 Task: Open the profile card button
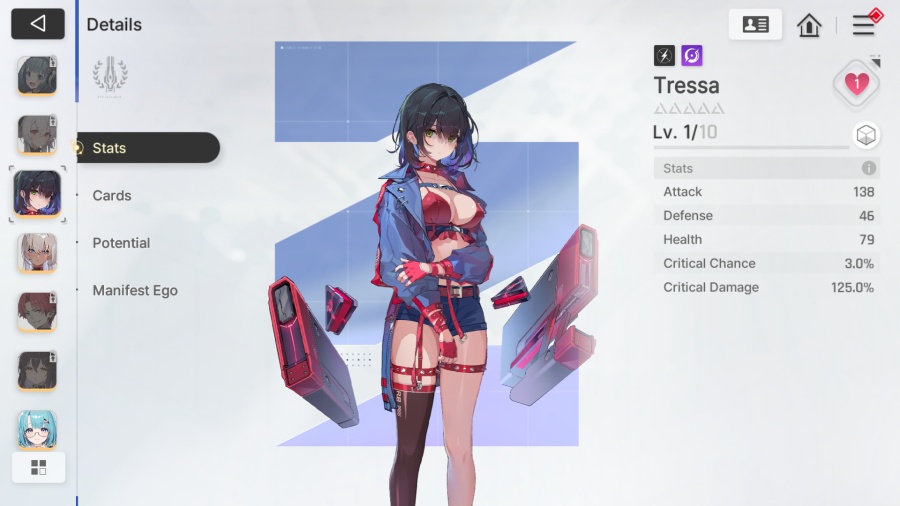coord(755,25)
